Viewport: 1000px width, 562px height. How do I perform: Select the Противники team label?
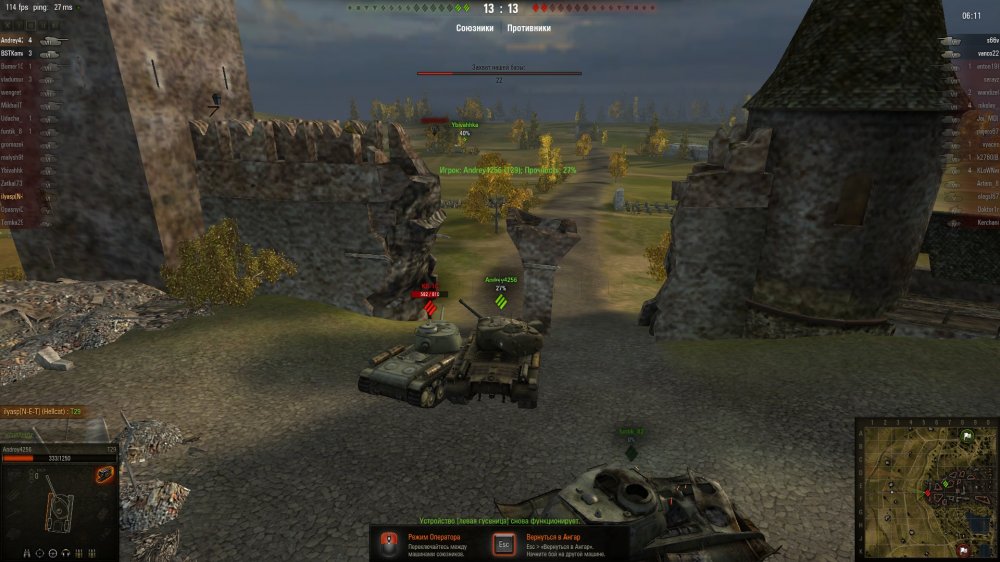pyautogui.click(x=529, y=28)
